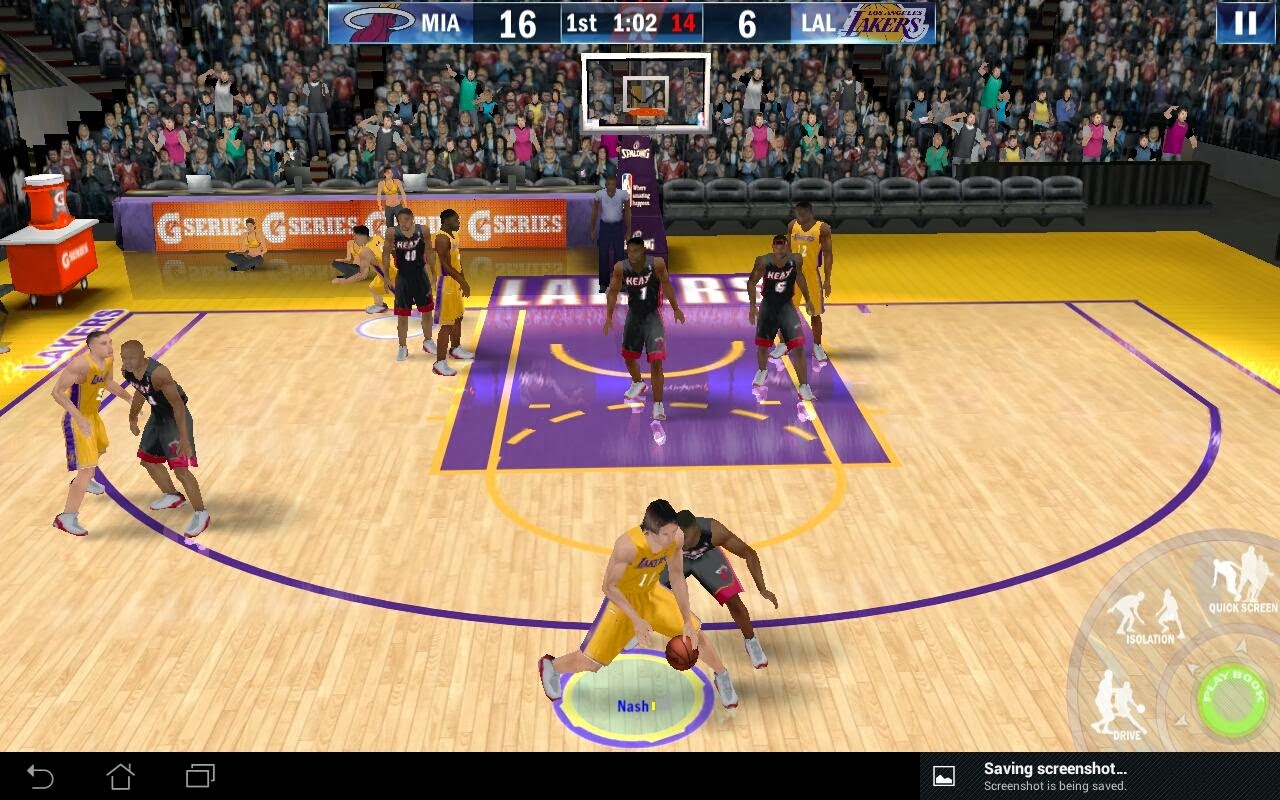Tap the 1st quarter indicator
The width and height of the screenshot is (1280, 800).
click(x=580, y=22)
